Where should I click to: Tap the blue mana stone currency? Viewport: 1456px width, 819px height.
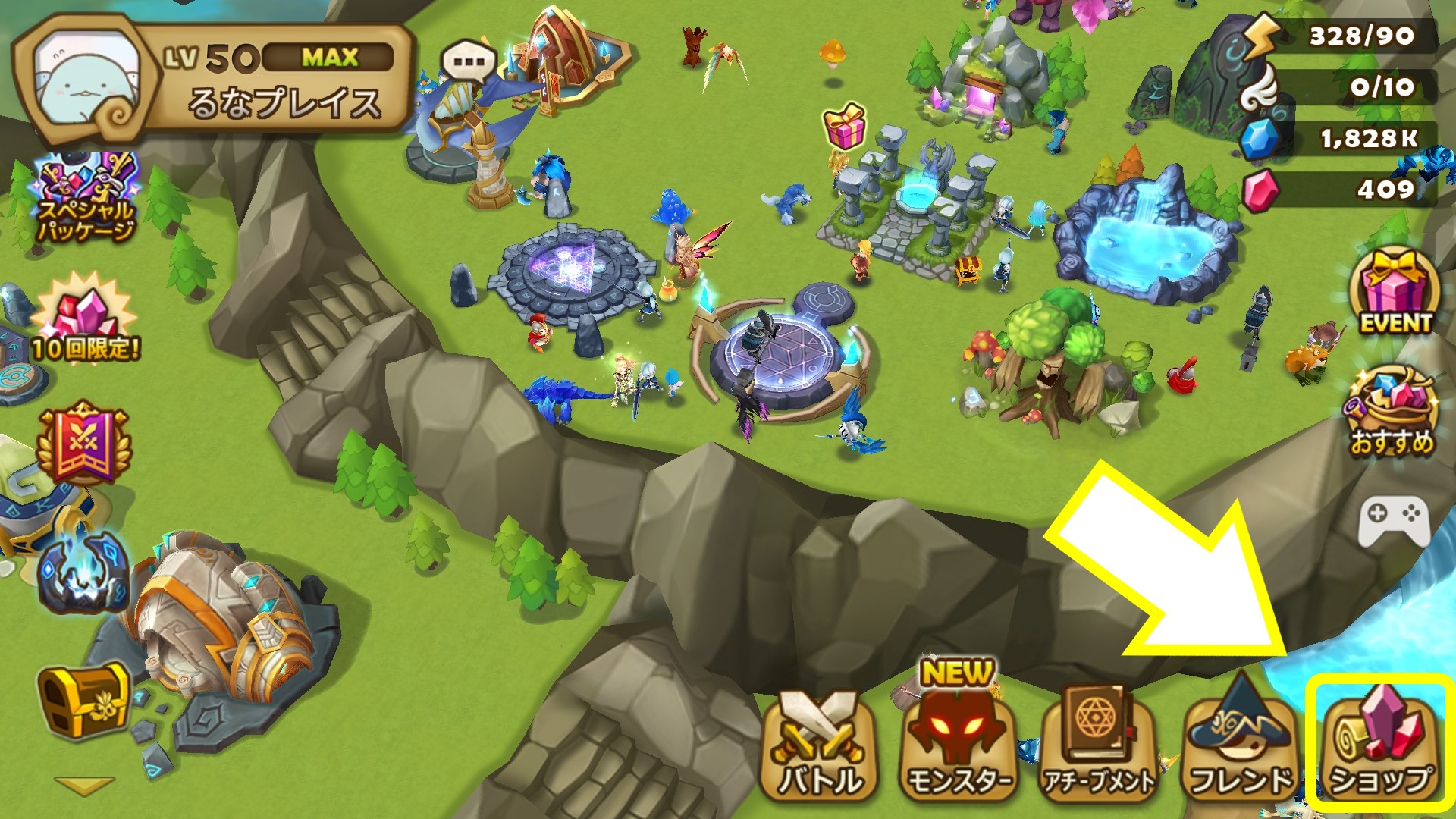(x=1260, y=139)
